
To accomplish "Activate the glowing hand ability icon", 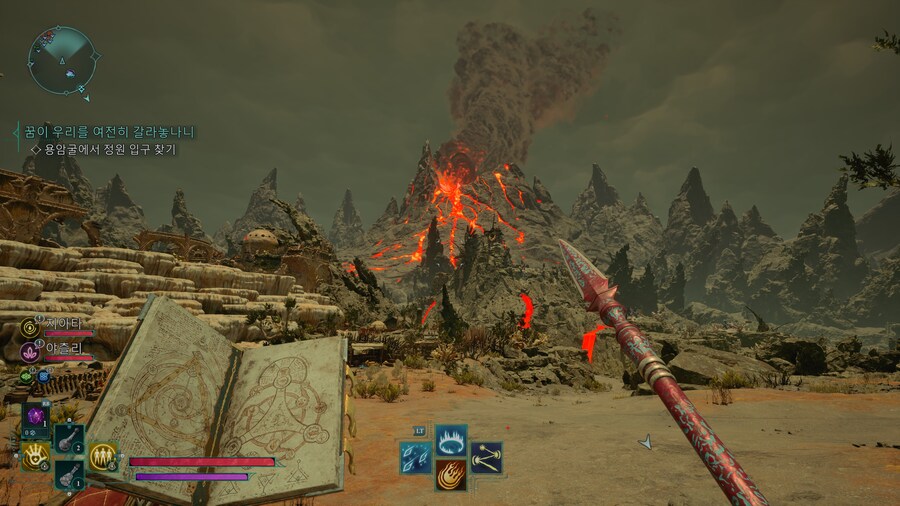I will 36,456.
